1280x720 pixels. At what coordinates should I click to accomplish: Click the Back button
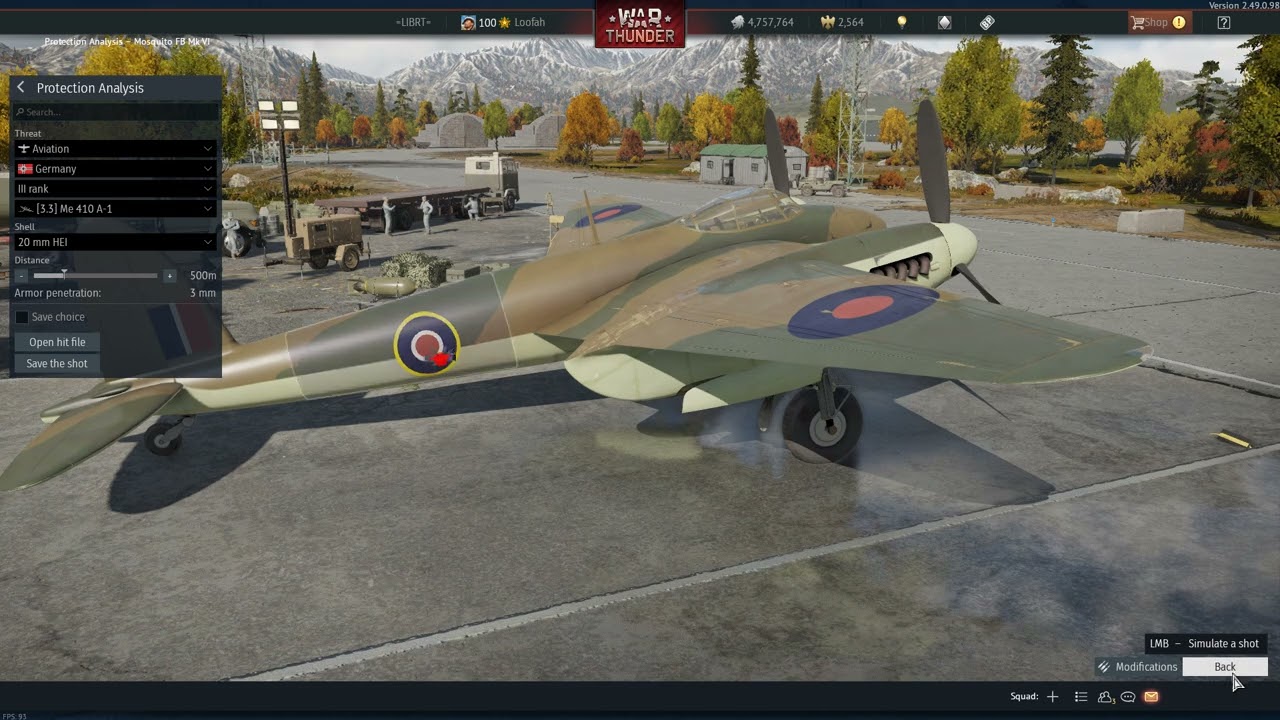tap(1224, 667)
